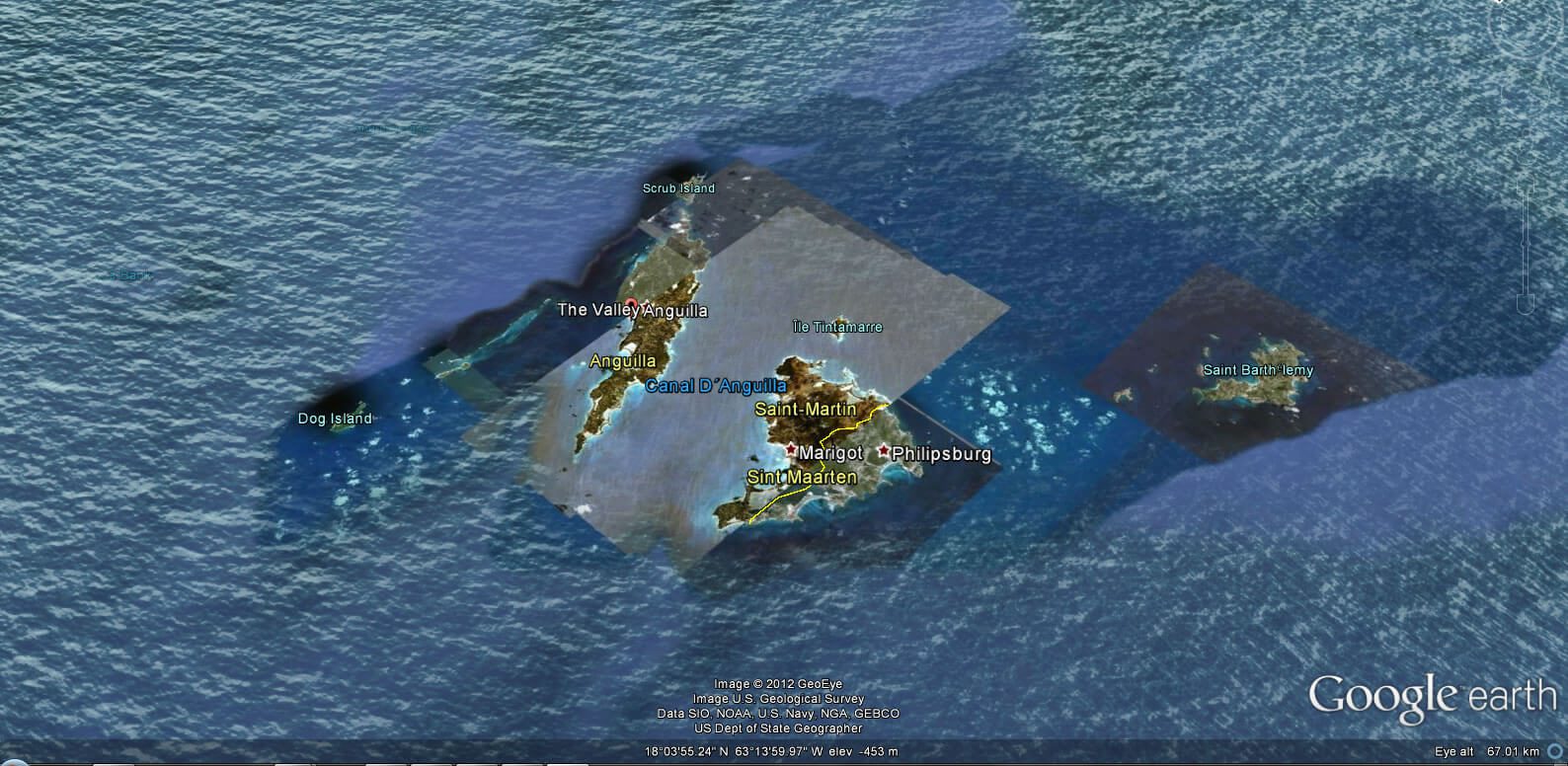The width and height of the screenshot is (1568, 766).
Task: Click the Scrub Island place label
Action: click(678, 189)
